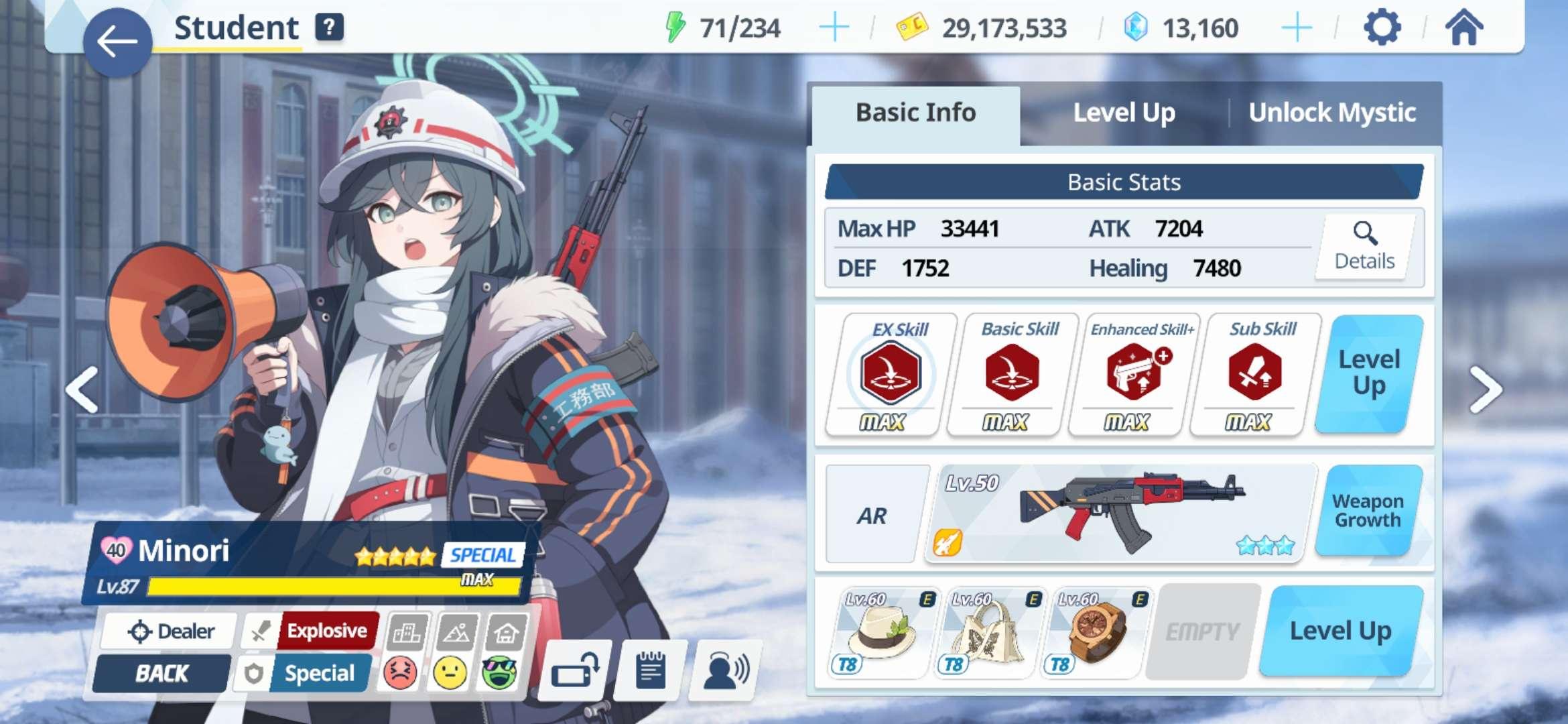Open the Student help question mark
This screenshot has width=1568, height=724.
click(329, 28)
